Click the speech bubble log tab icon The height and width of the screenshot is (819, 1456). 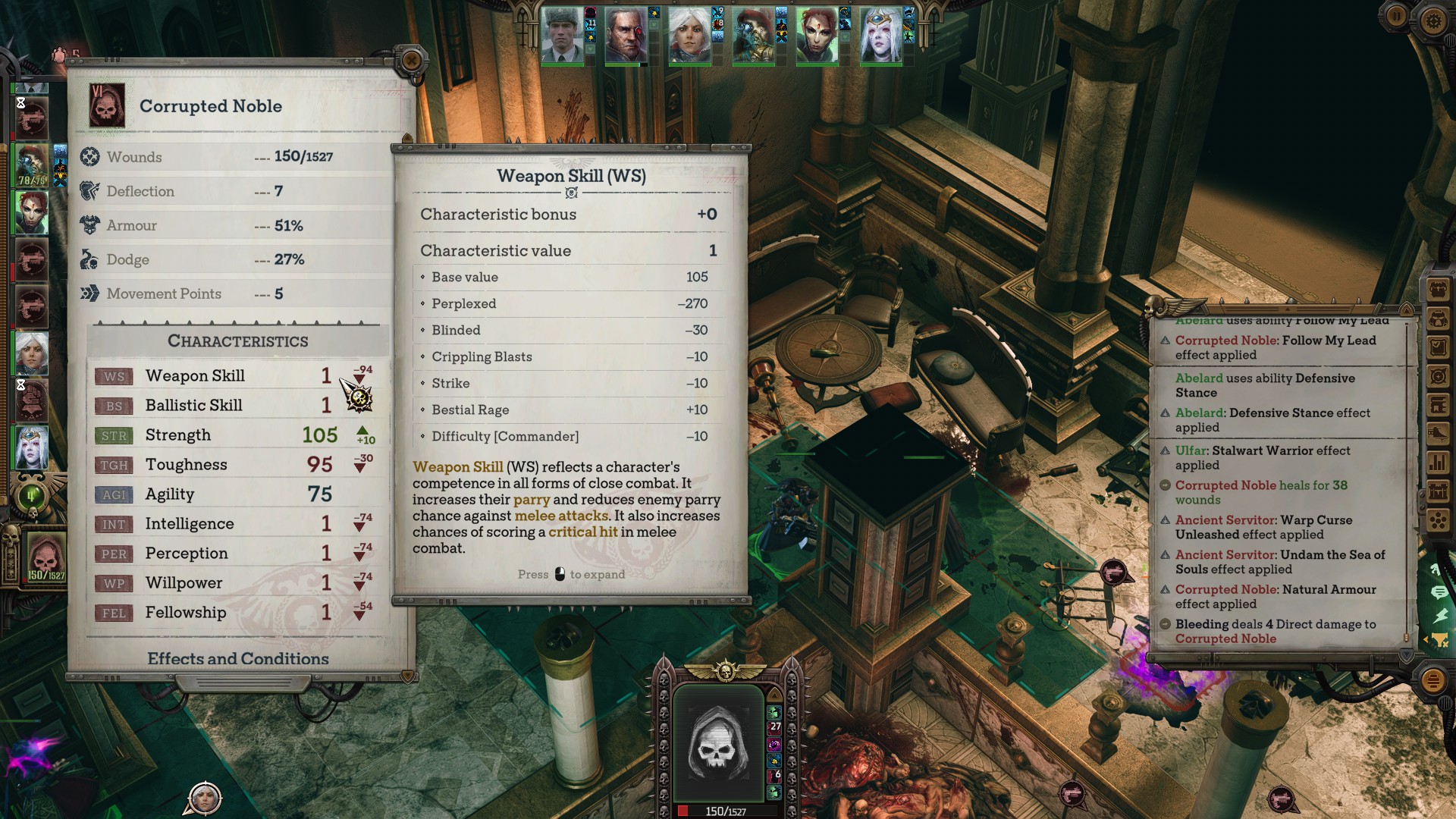pos(1439,592)
